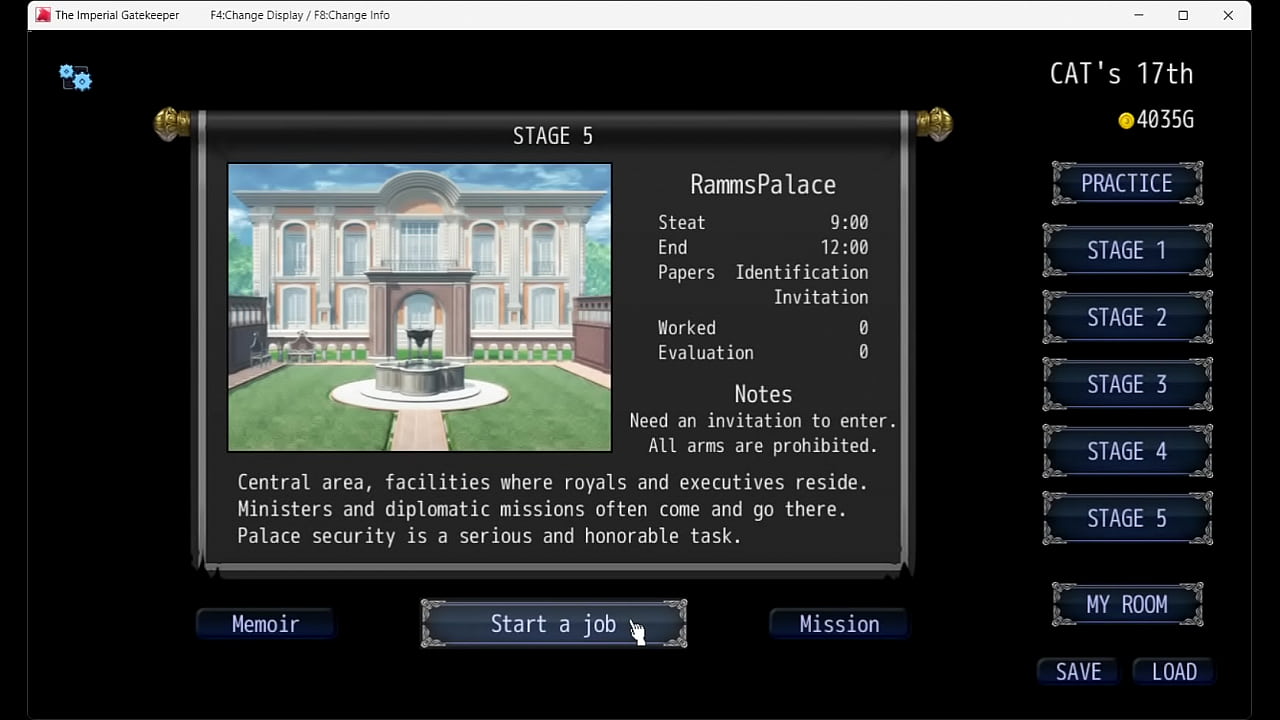Image resolution: width=1280 pixels, height=720 pixels.
Task: Minimize the game window
Action: point(1139,15)
